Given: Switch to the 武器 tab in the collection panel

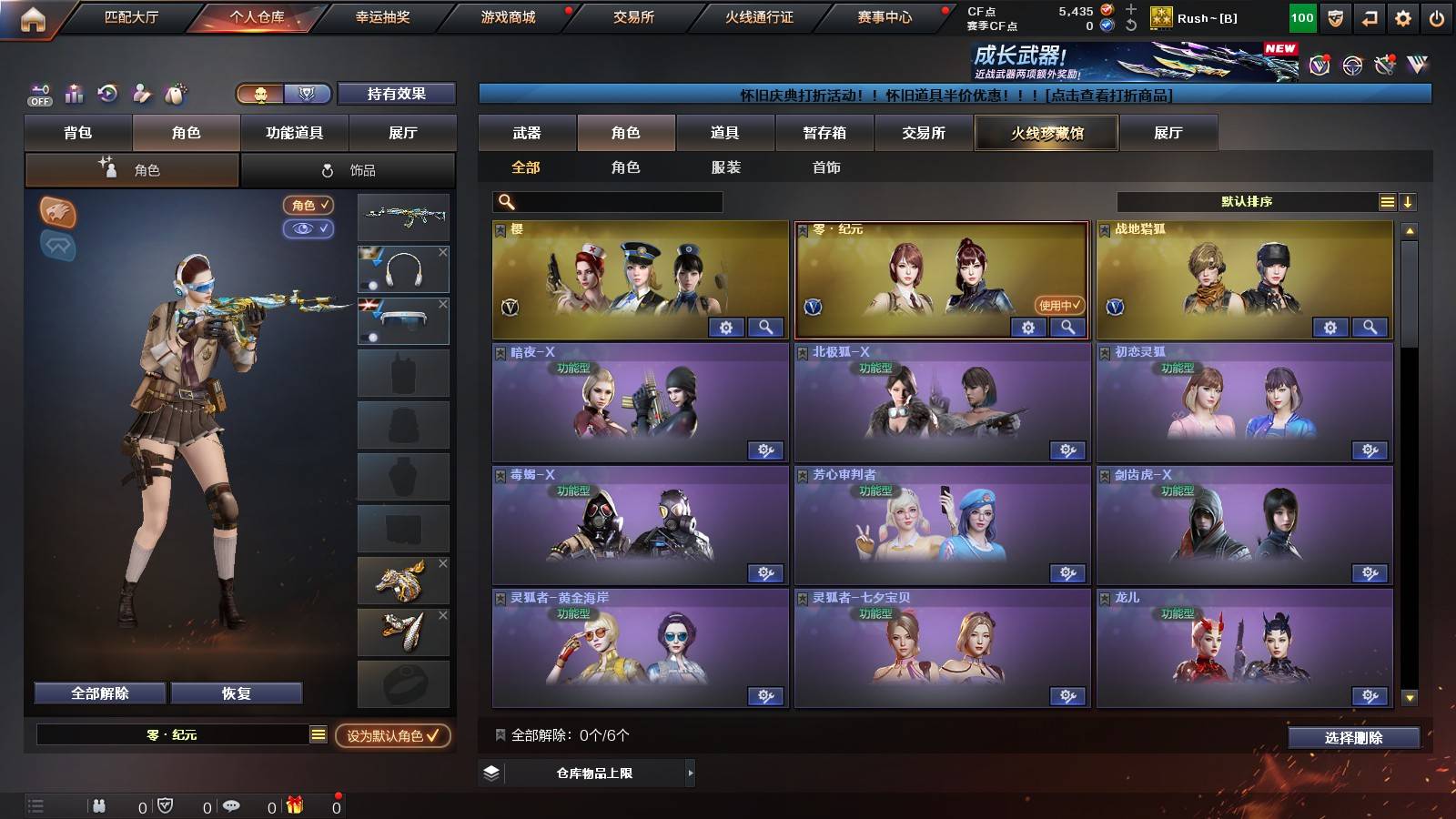Looking at the screenshot, I should 528,132.
